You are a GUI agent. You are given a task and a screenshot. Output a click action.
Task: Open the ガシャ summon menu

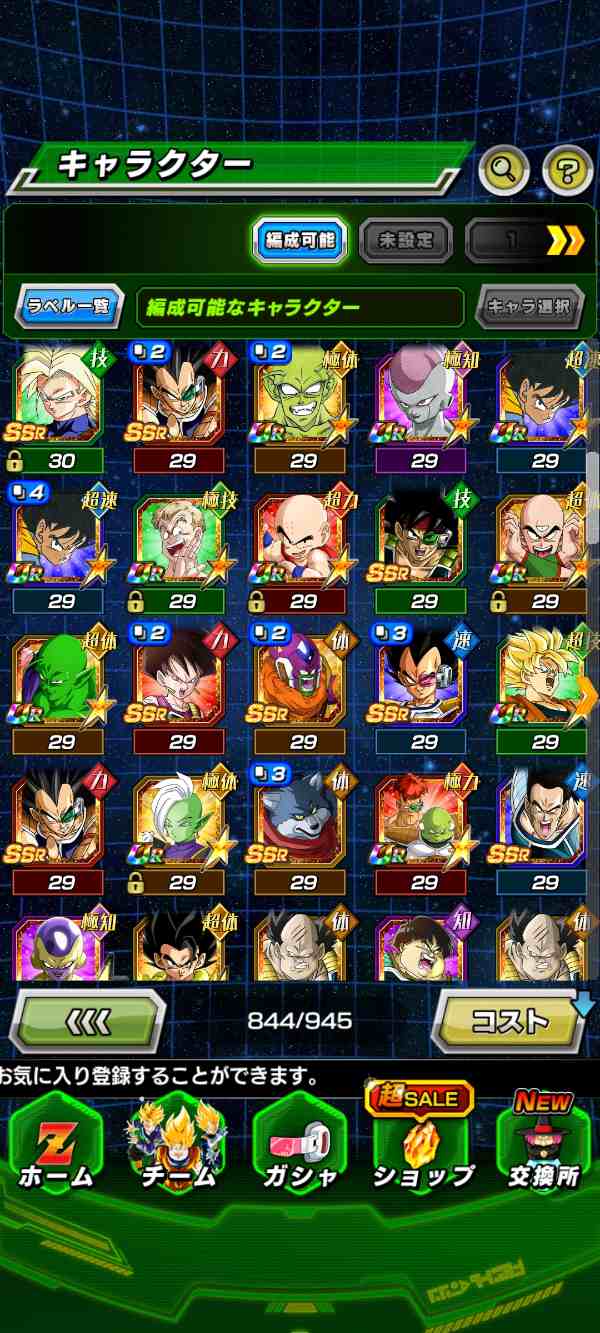pyautogui.click(x=300, y=1143)
